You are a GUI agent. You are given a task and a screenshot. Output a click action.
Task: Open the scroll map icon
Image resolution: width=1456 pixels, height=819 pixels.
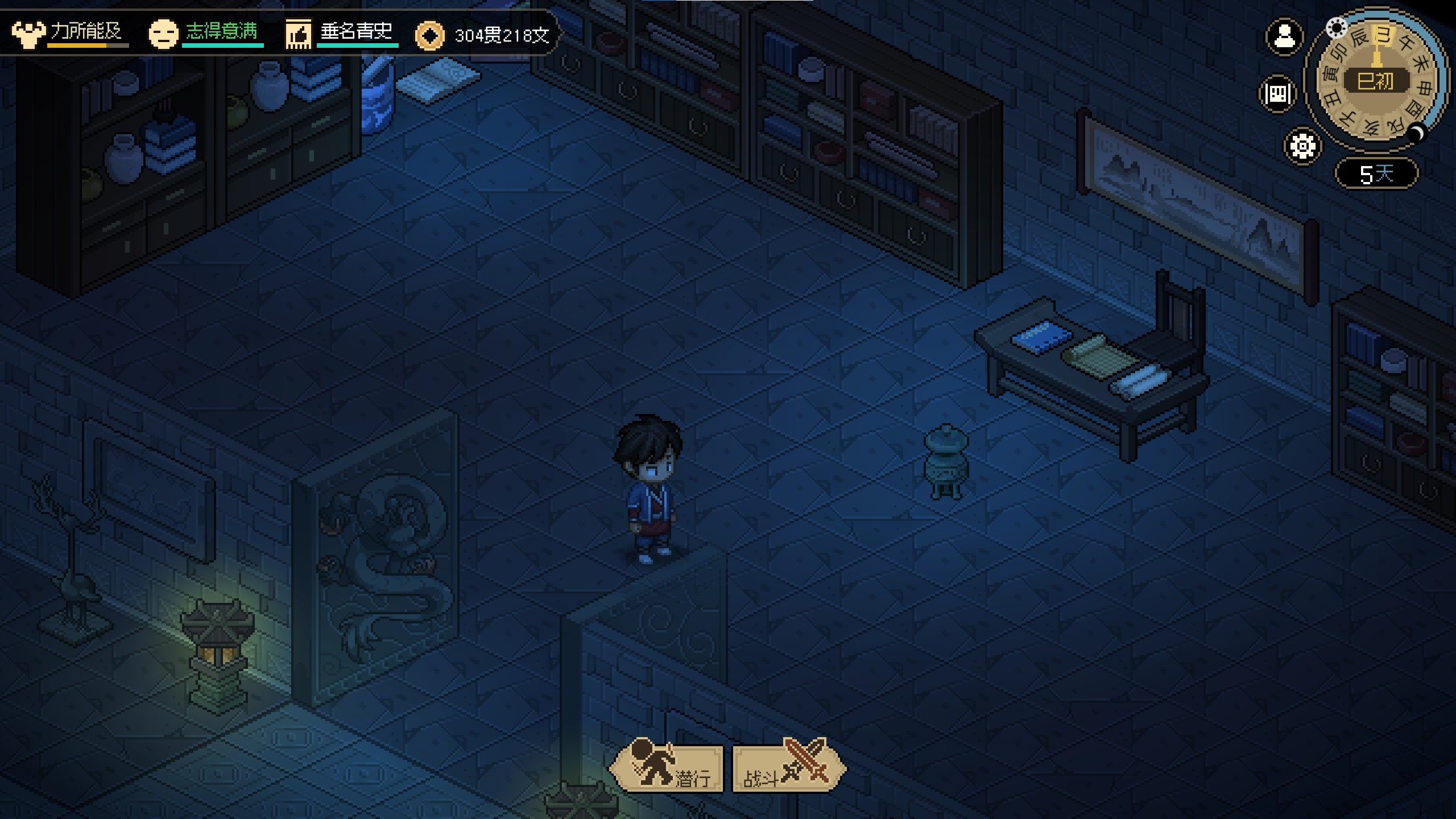coord(1278,93)
